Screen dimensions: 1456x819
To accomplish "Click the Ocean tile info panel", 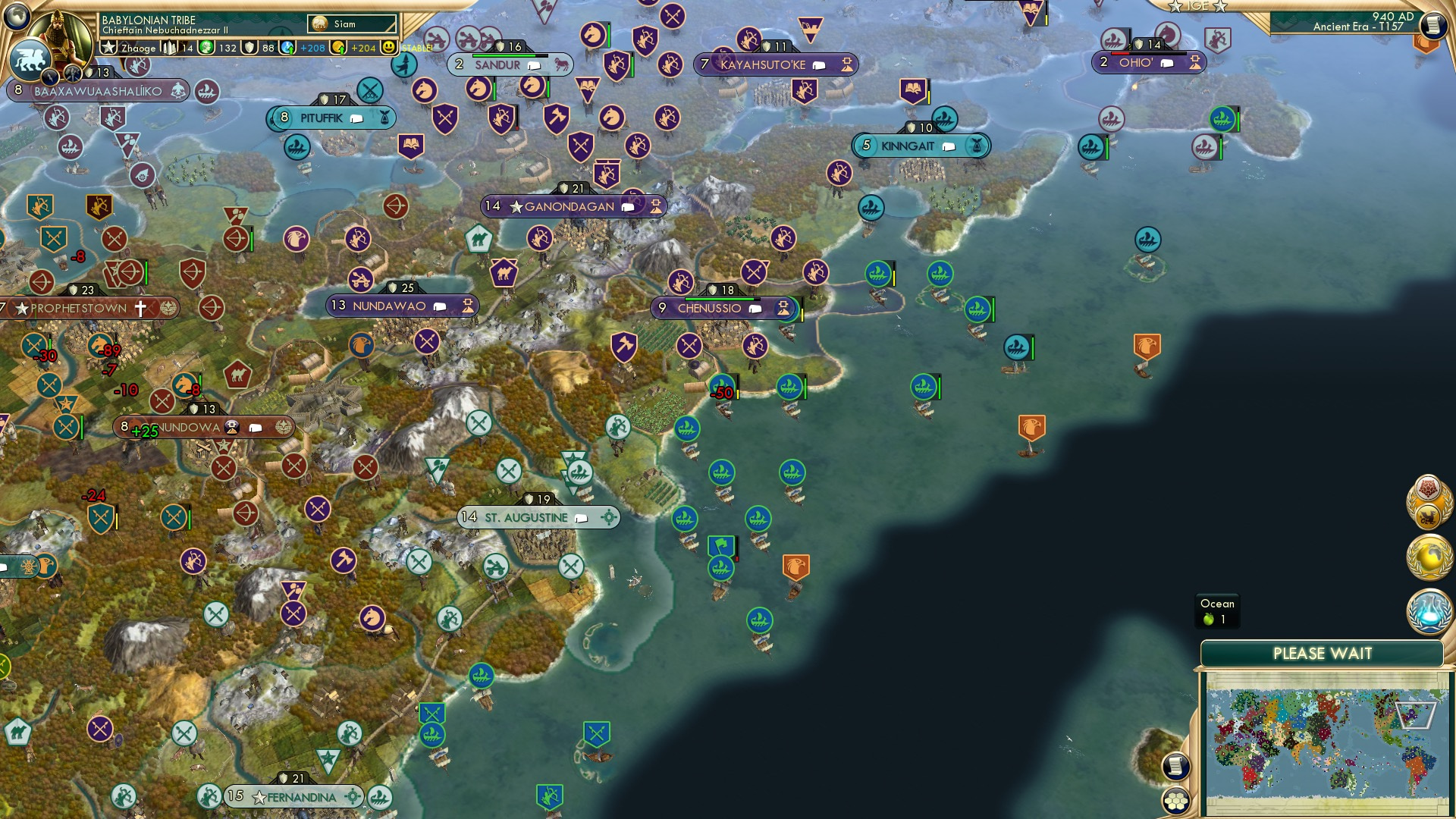I will point(1216,609).
